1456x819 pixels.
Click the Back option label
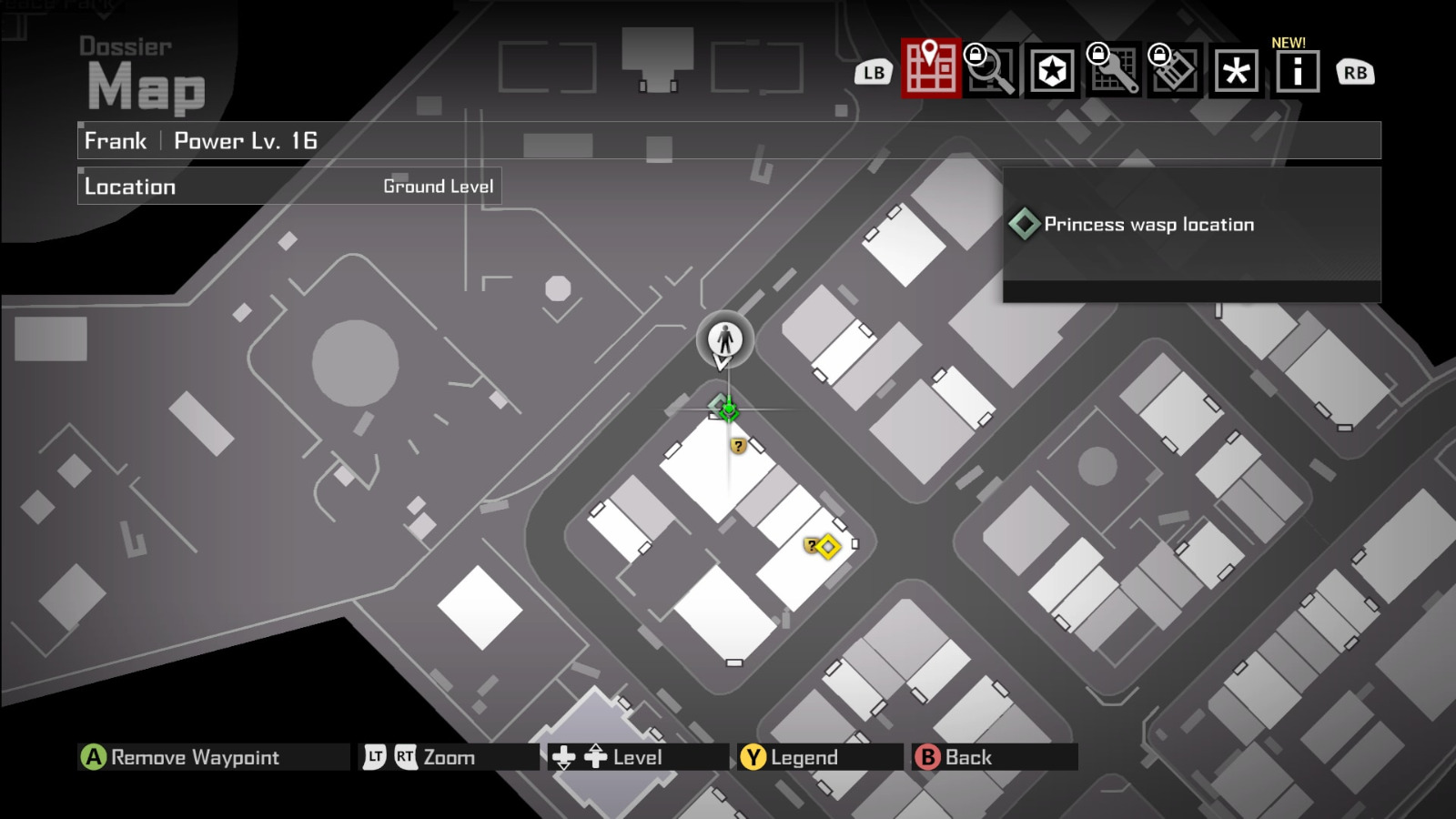tap(968, 757)
